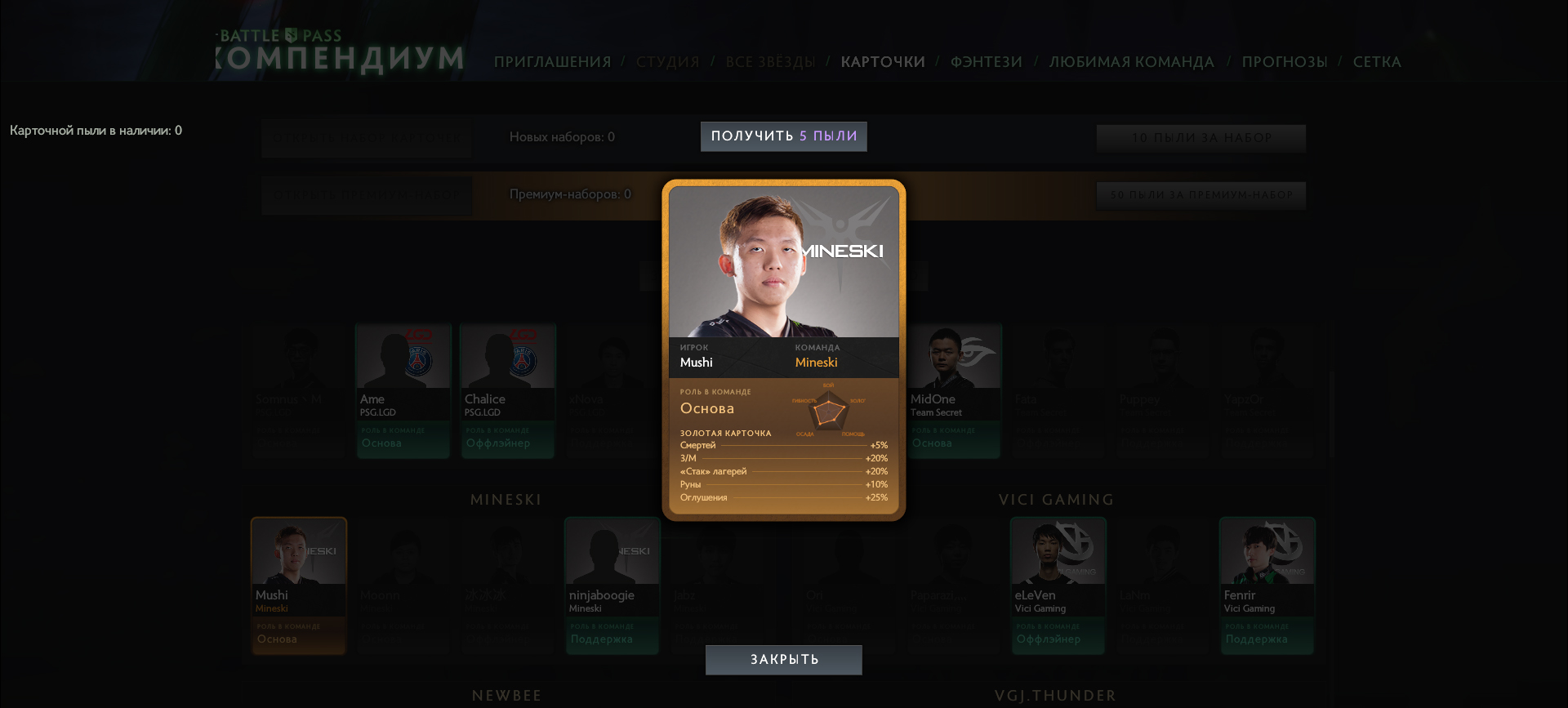Switch to the Сетка tab
The height and width of the screenshot is (708, 1568).
click(x=1376, y=62)
